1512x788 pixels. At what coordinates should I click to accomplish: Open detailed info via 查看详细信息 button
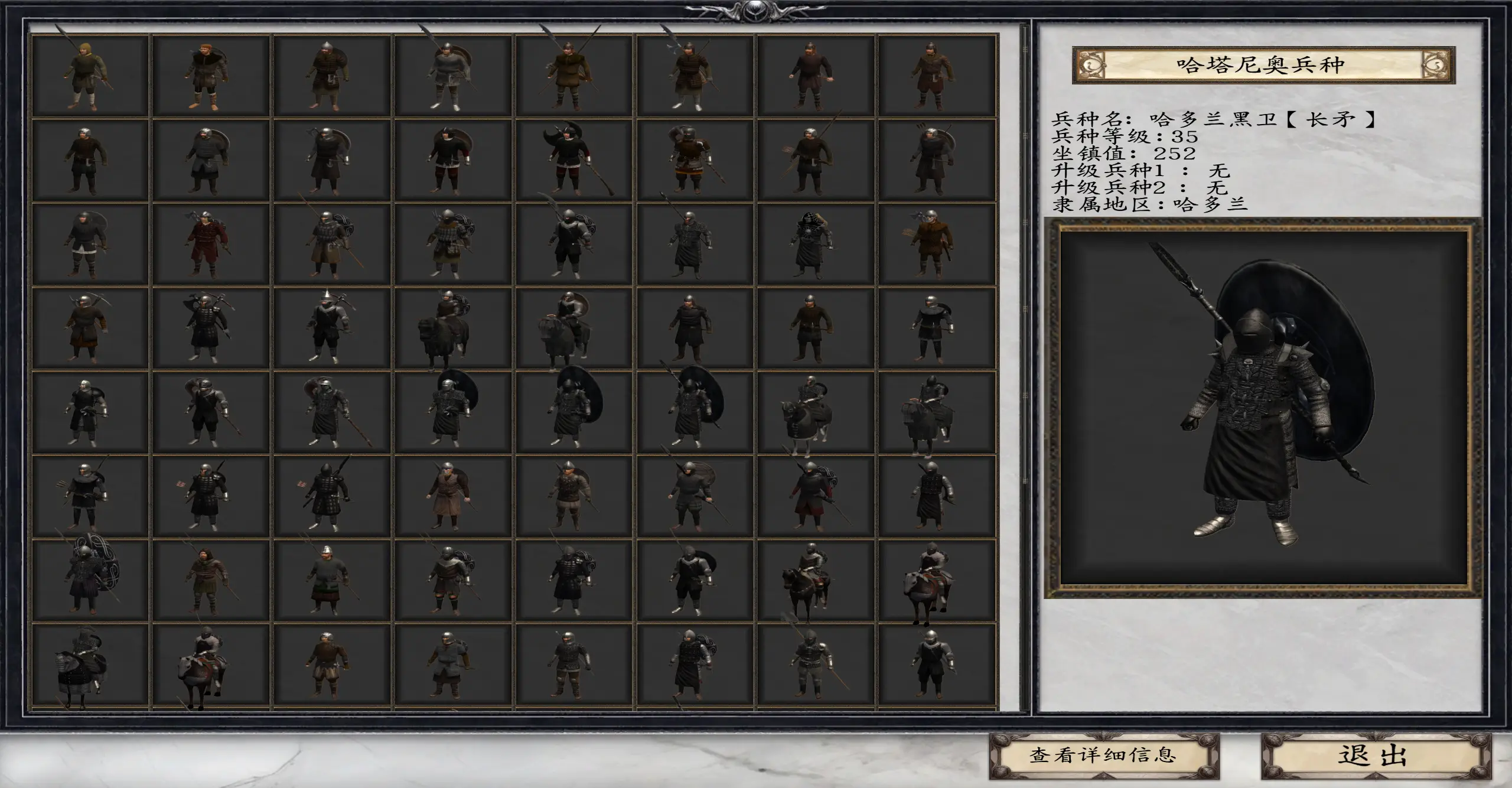(x=1103, y=755)
